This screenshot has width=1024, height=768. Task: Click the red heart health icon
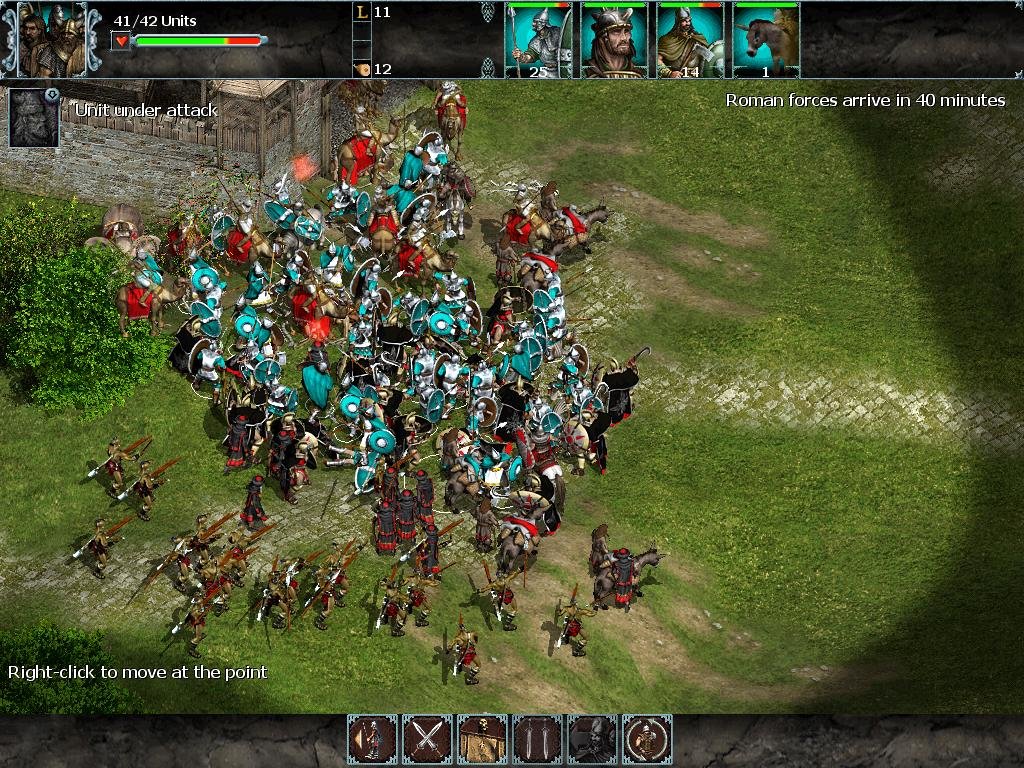(121, 41)
